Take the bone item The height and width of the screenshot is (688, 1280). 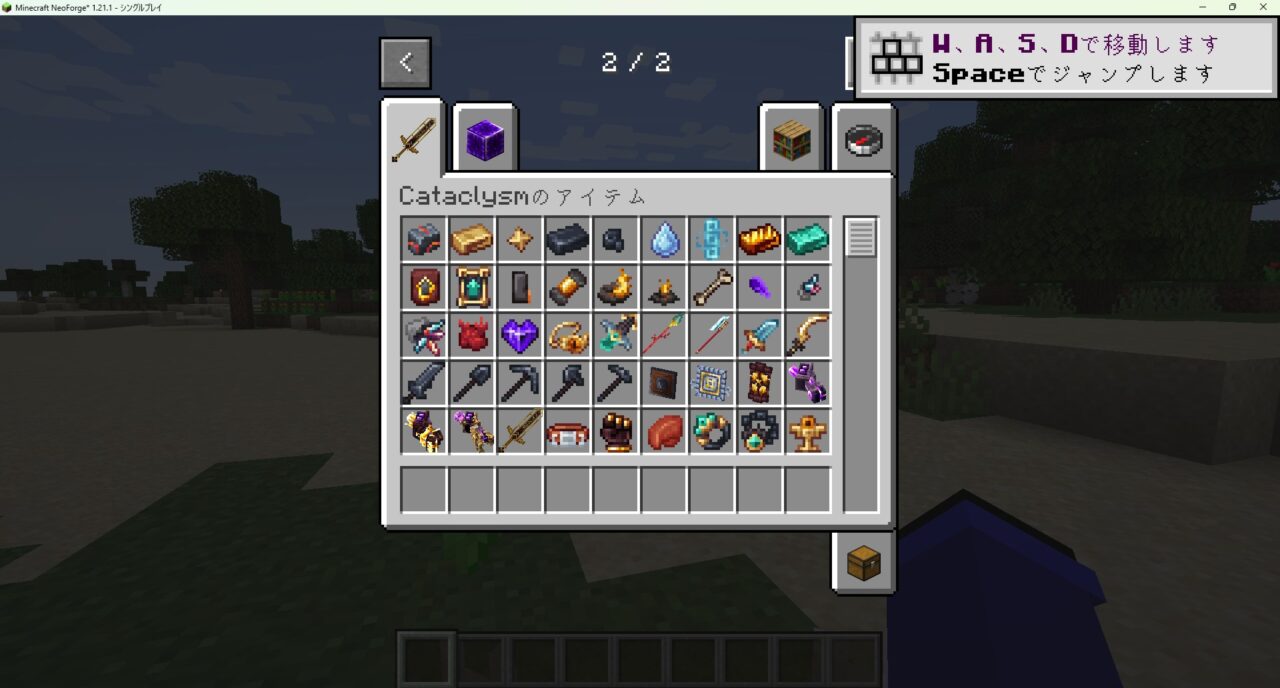click(x=712, y=288)
